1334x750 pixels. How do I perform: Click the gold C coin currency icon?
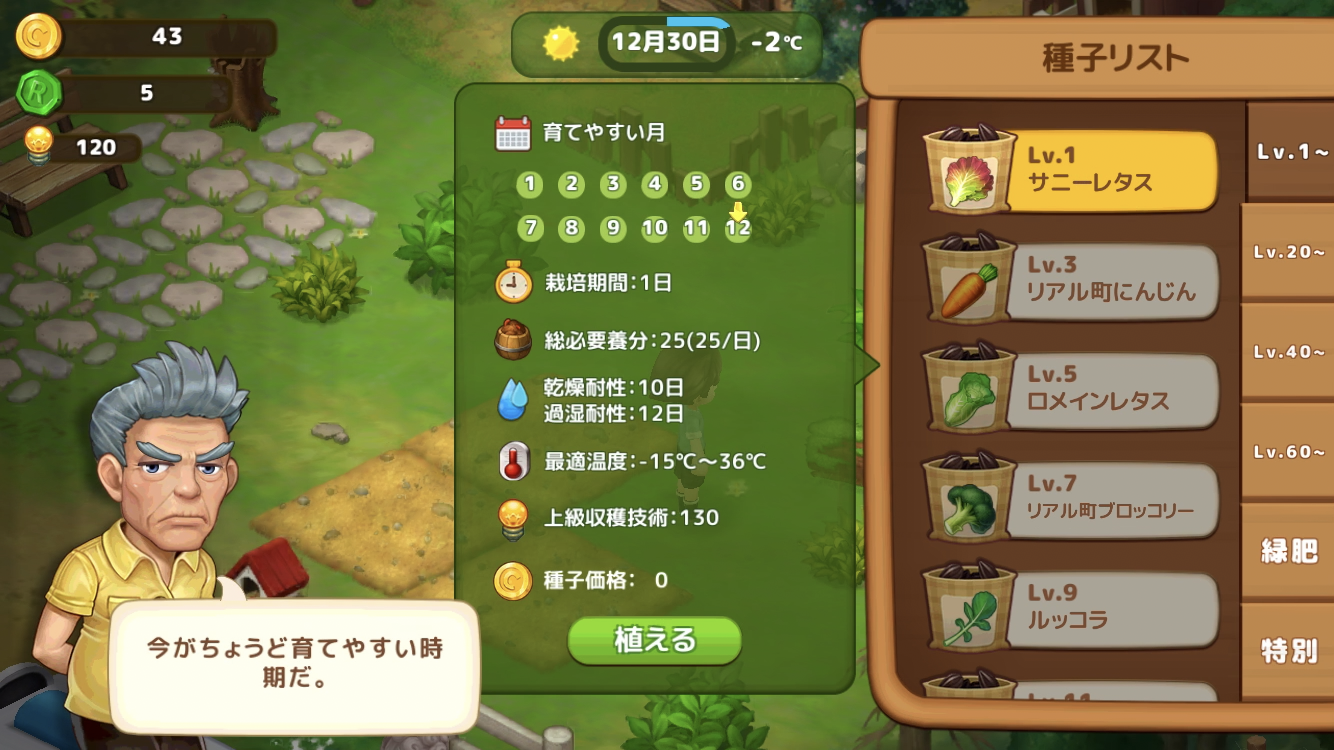(42, 34)
